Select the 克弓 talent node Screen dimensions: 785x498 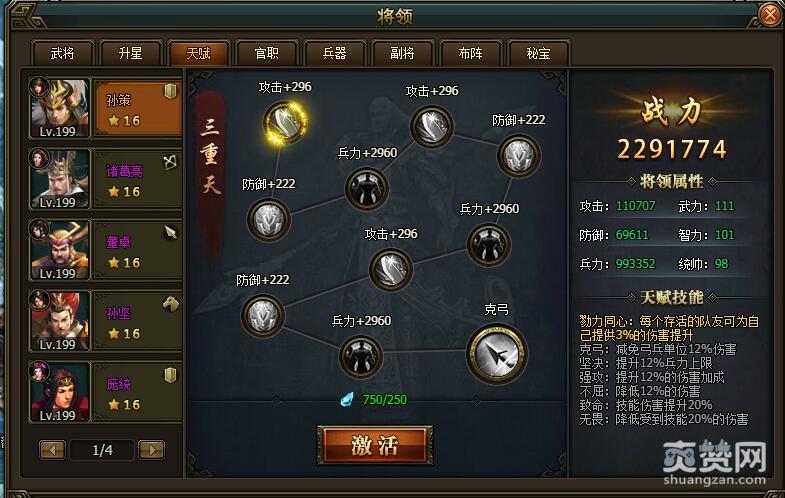(x=496, y=352)
